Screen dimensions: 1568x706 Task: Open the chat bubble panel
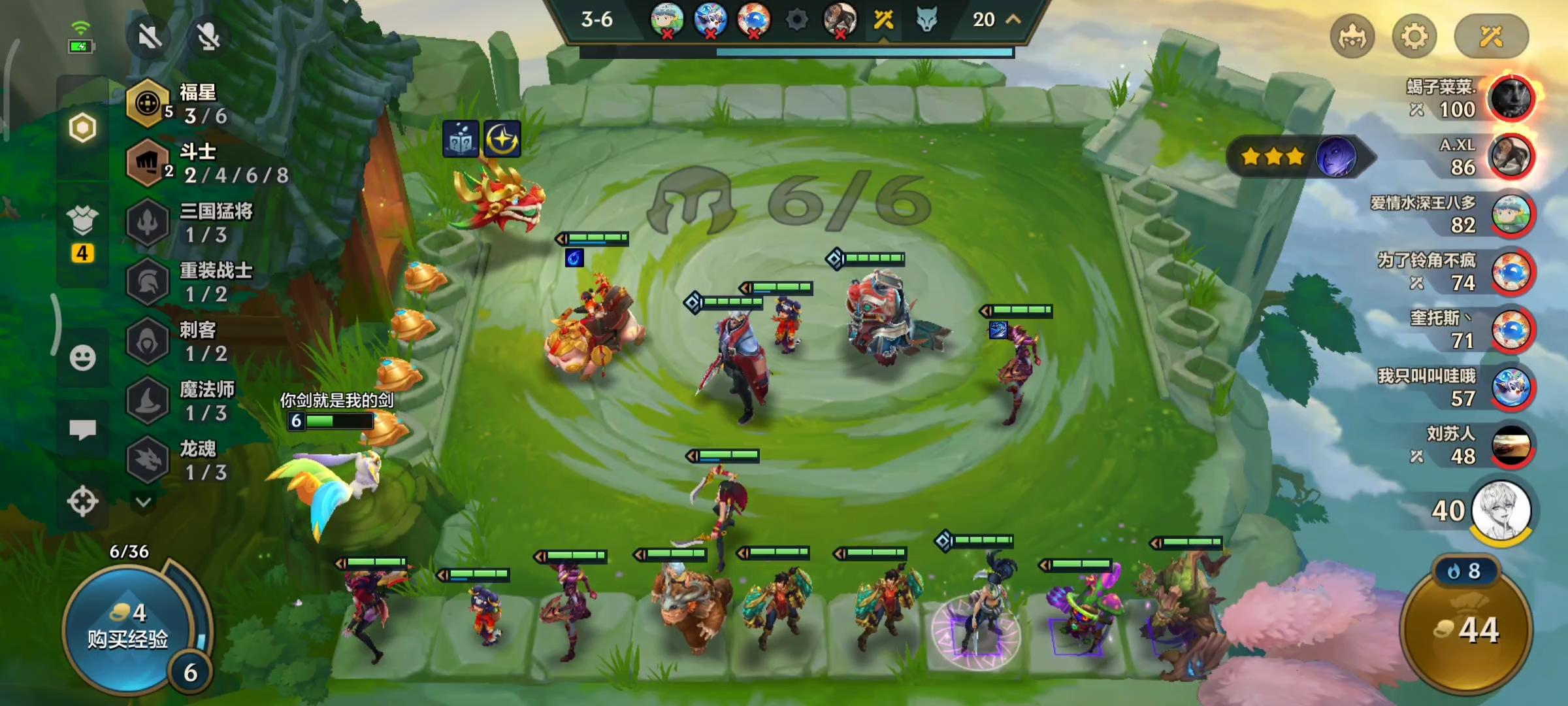point(82,429)
